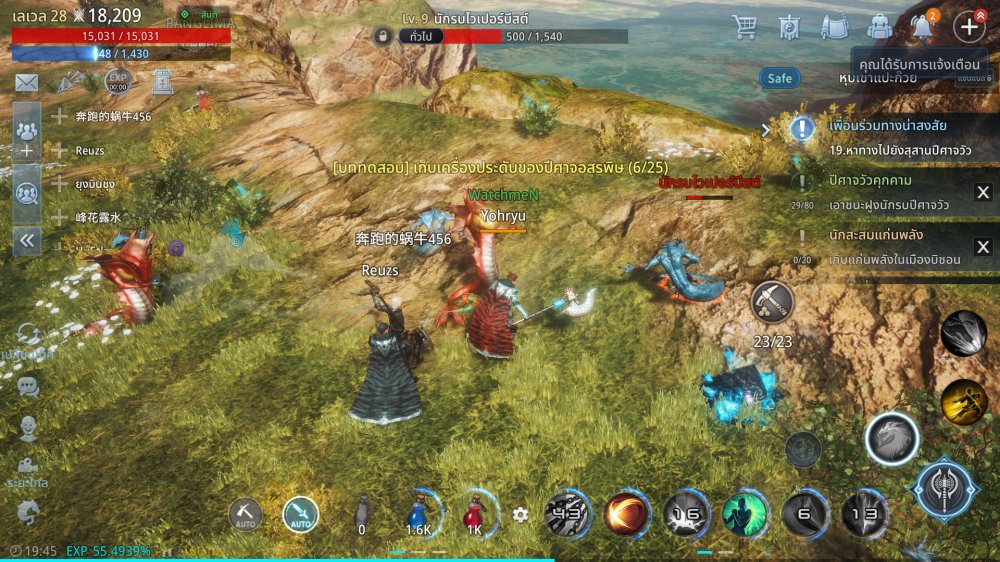This screenshot has height=562, width=1000.
Task: Tap the EXP boost timer icon
Action: point(117,82)
